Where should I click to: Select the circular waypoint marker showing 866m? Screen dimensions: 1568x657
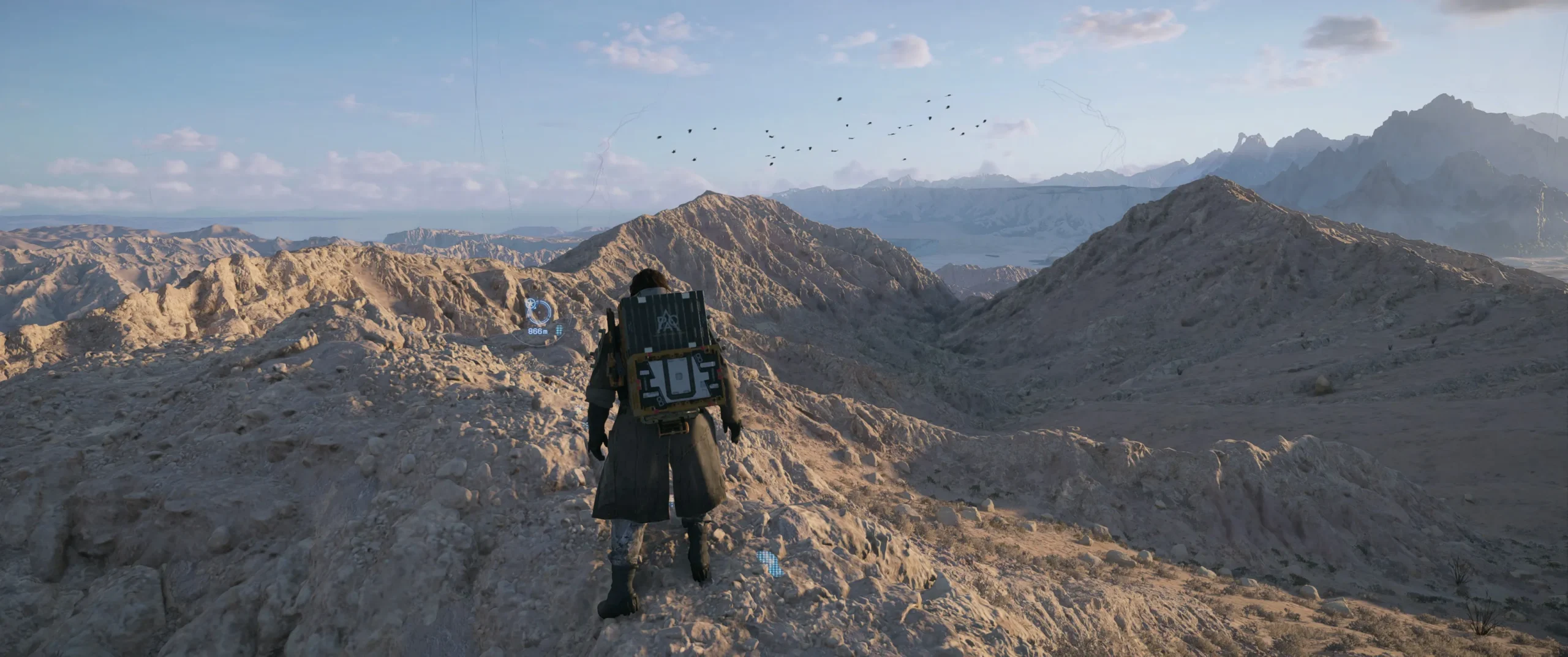540,311
